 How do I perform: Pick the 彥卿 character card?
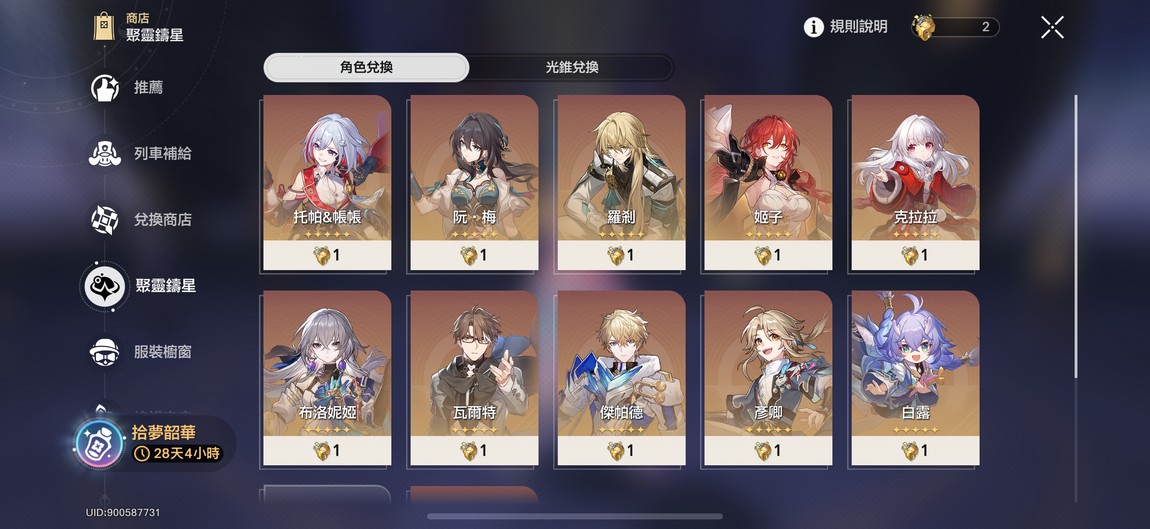768,378
